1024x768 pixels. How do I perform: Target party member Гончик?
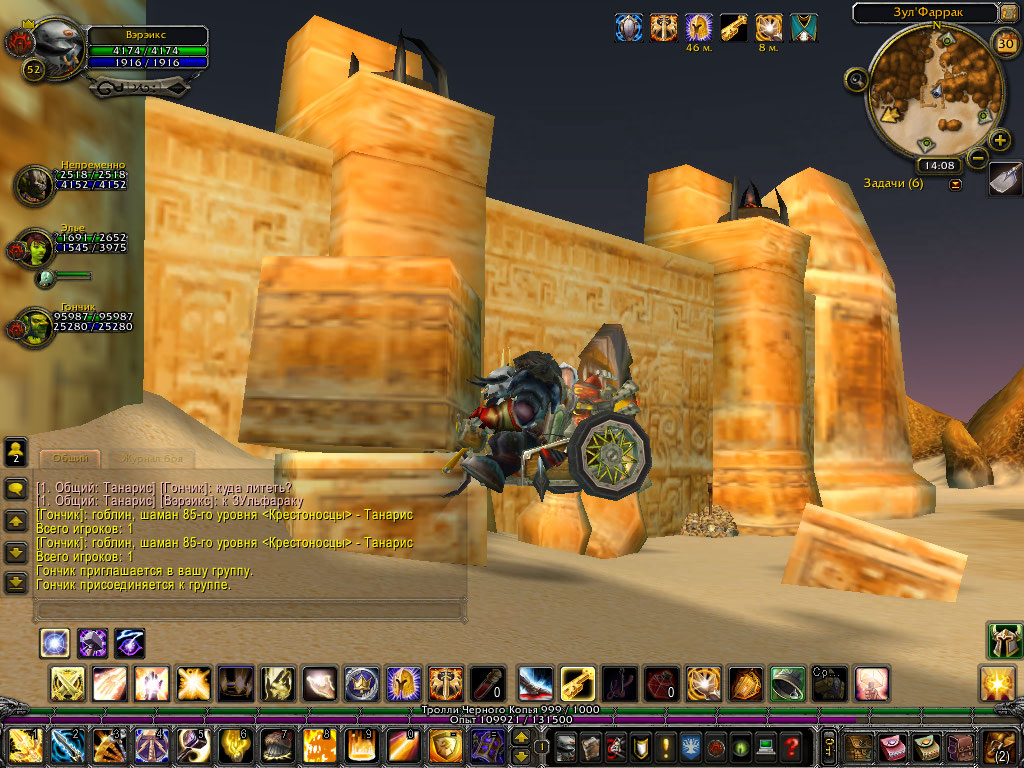click(35, 326)
